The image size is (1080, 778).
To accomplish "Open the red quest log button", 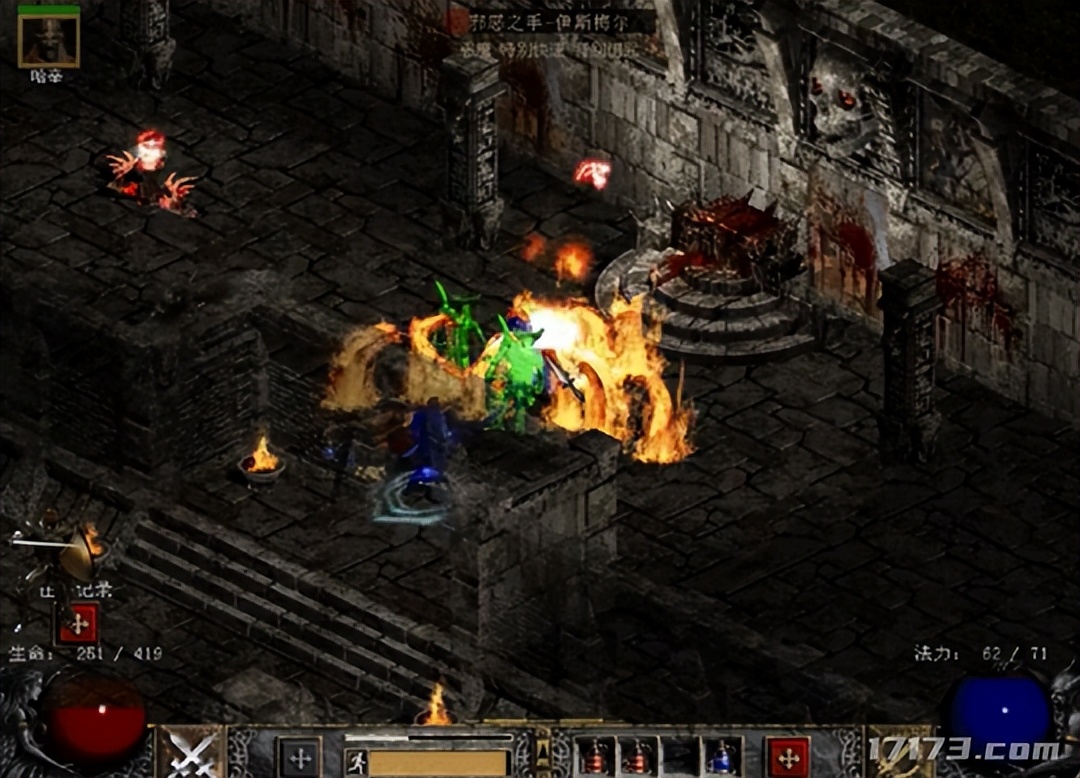I will tap(77, 623).
